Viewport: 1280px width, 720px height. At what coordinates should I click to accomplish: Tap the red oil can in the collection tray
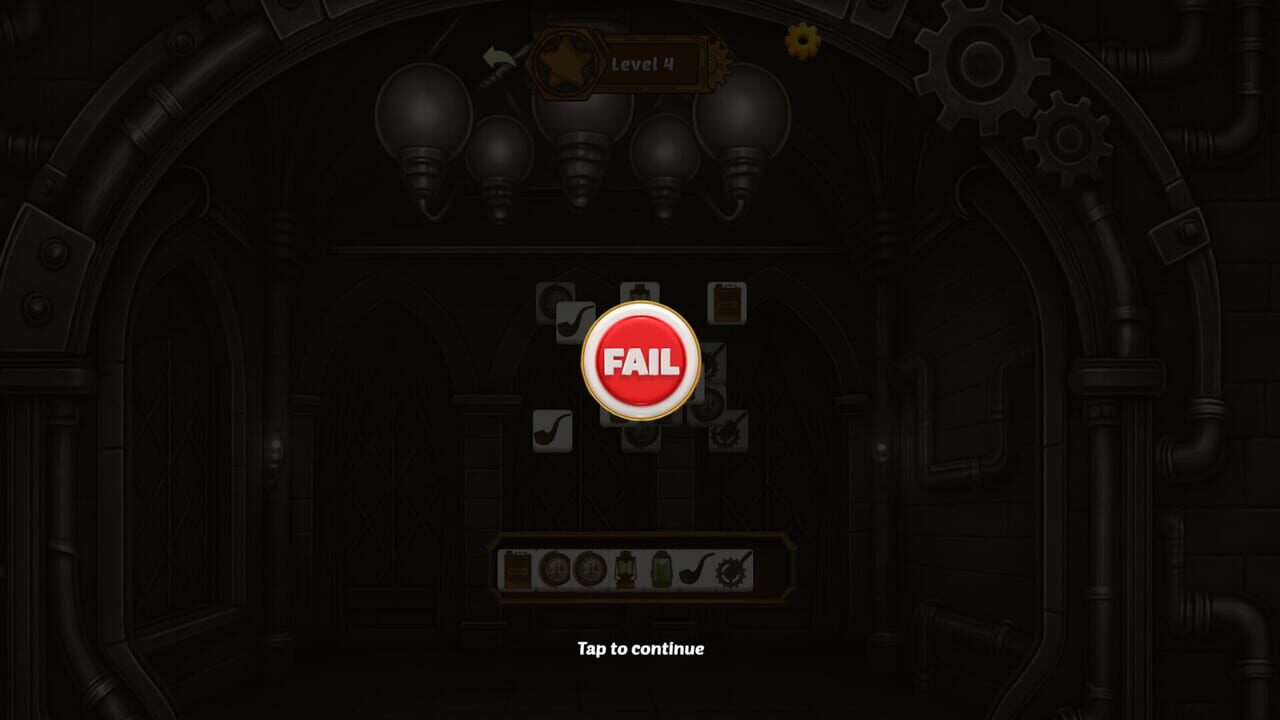coord(517,570)
